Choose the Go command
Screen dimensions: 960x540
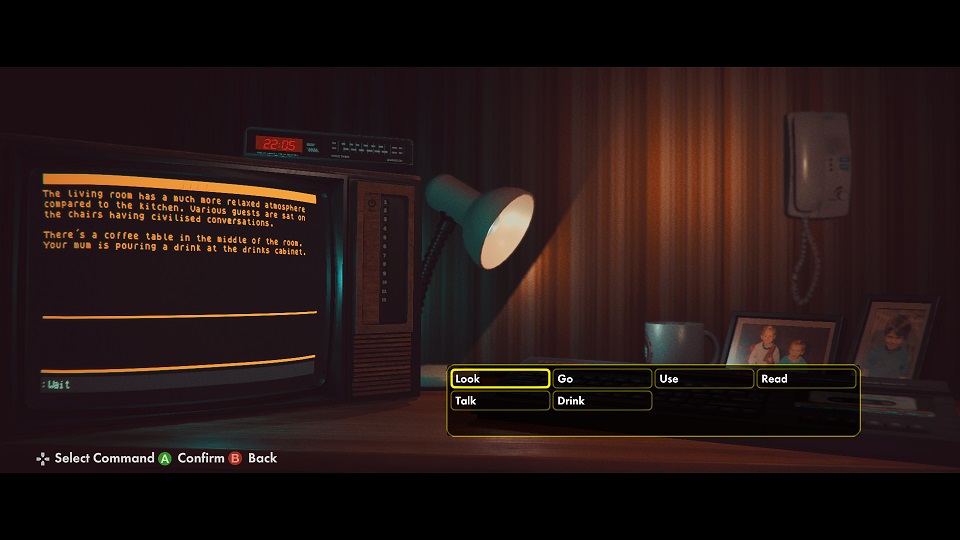602,379
